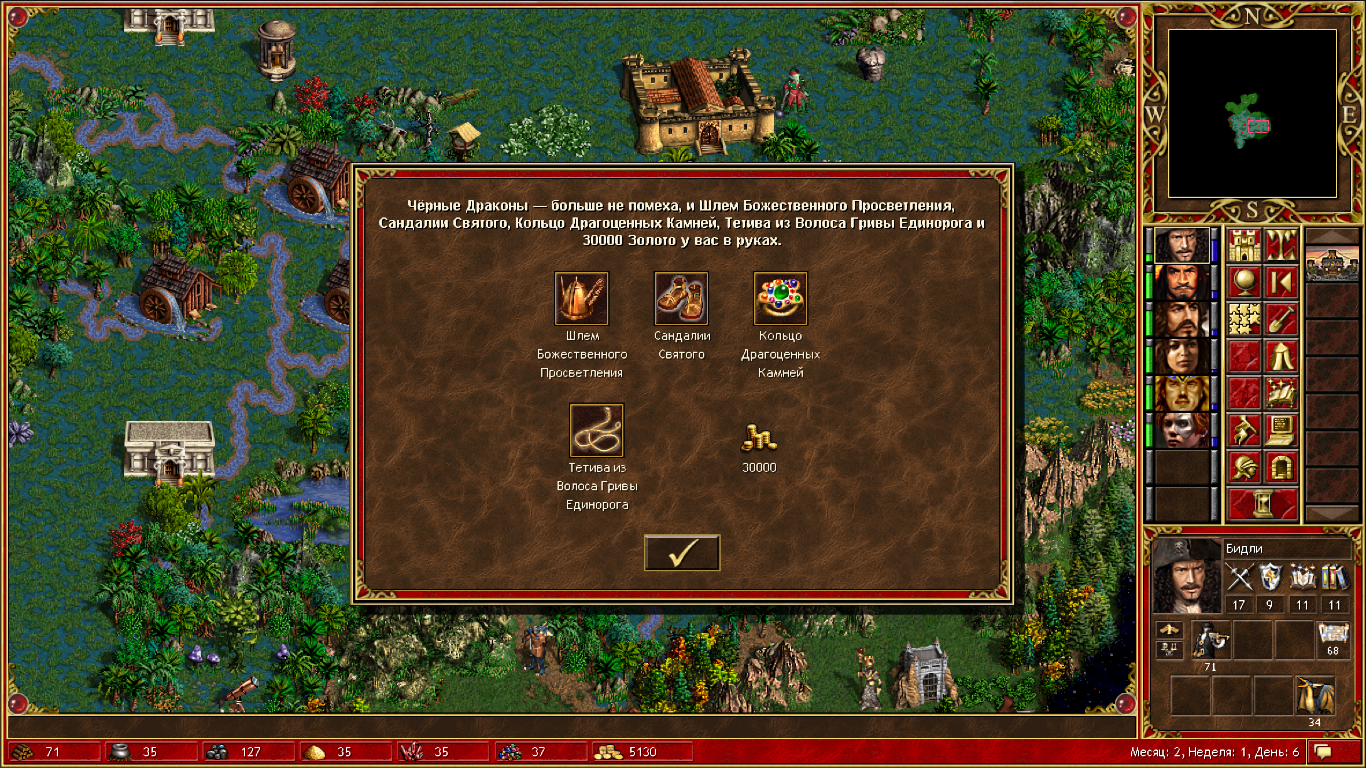Image resolution: width=1366 pixels, height=768 pixels.
Task: Select the unicorn-hair bowstring artifact icon
Action: pos(596,430)
